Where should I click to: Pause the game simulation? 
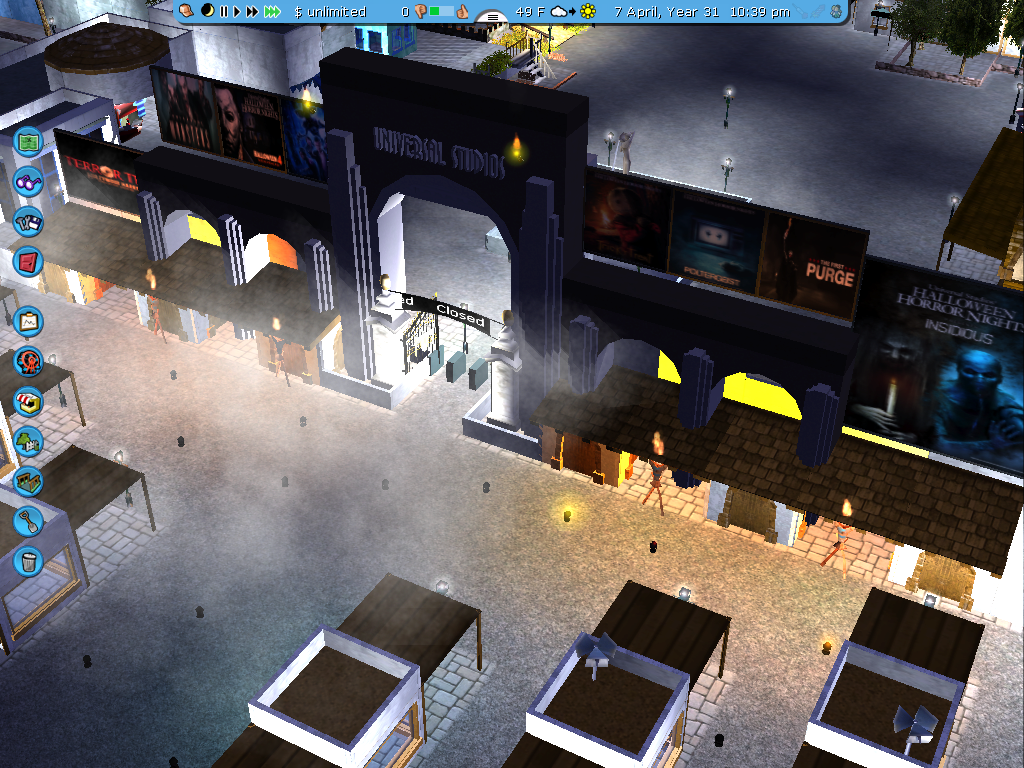[x=224, y=12]
